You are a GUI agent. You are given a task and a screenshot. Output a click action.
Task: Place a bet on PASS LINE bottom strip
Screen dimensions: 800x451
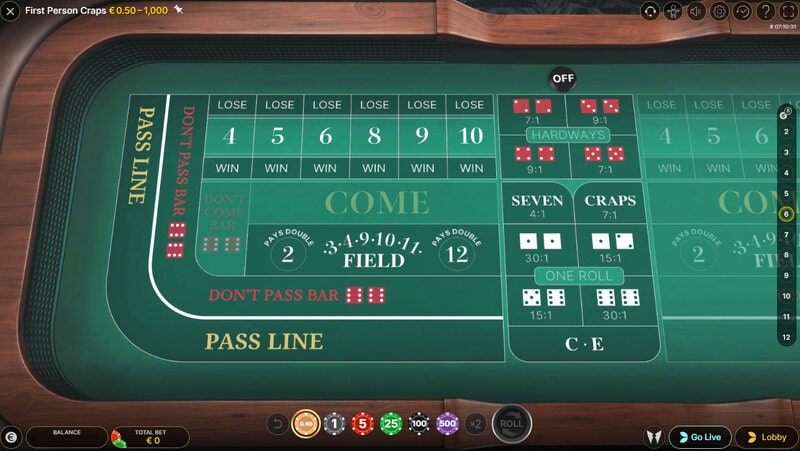click(x=264, y=342)
